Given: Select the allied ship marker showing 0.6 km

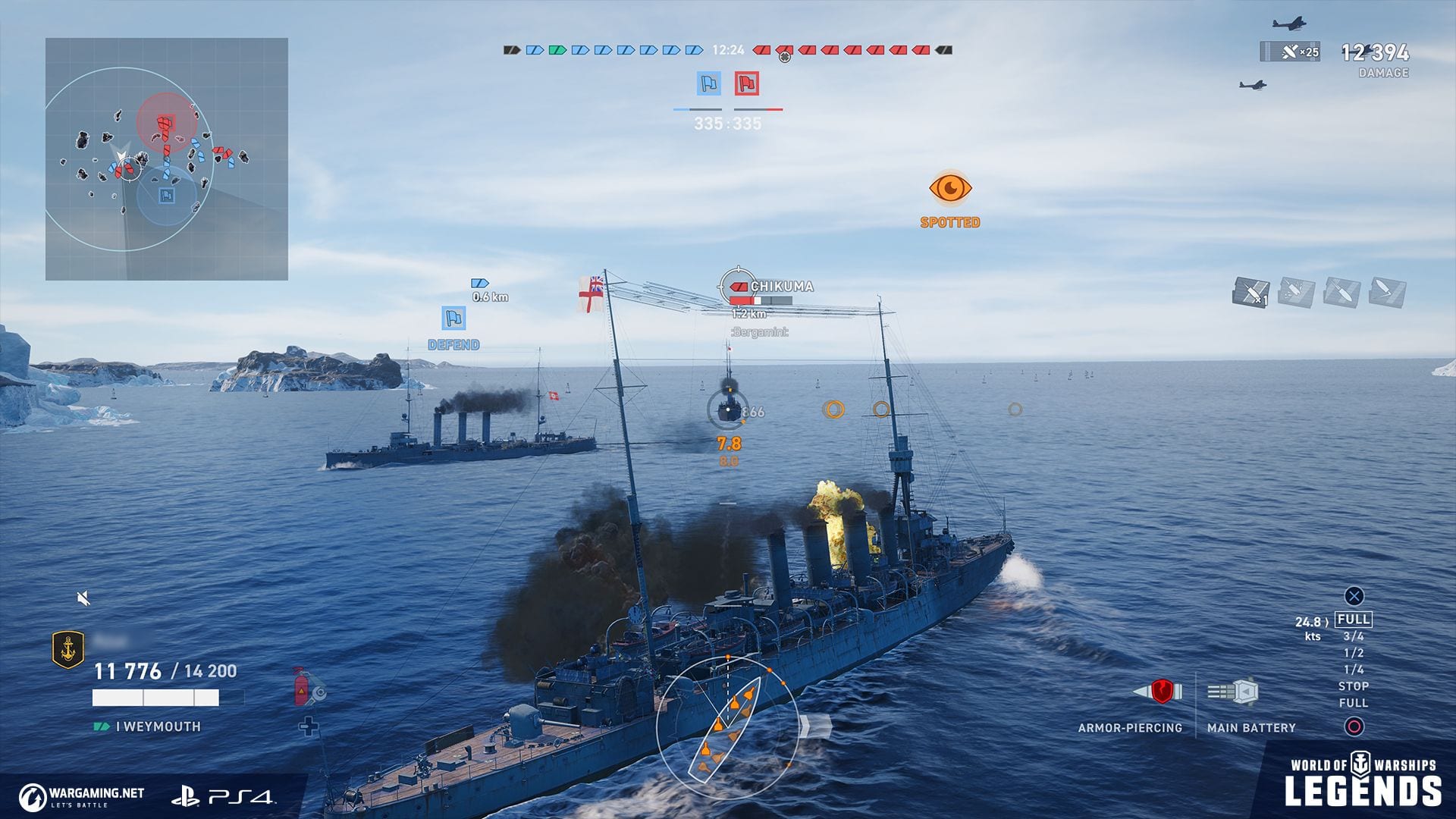Looking at the screenshot, I should coord(480,284).
